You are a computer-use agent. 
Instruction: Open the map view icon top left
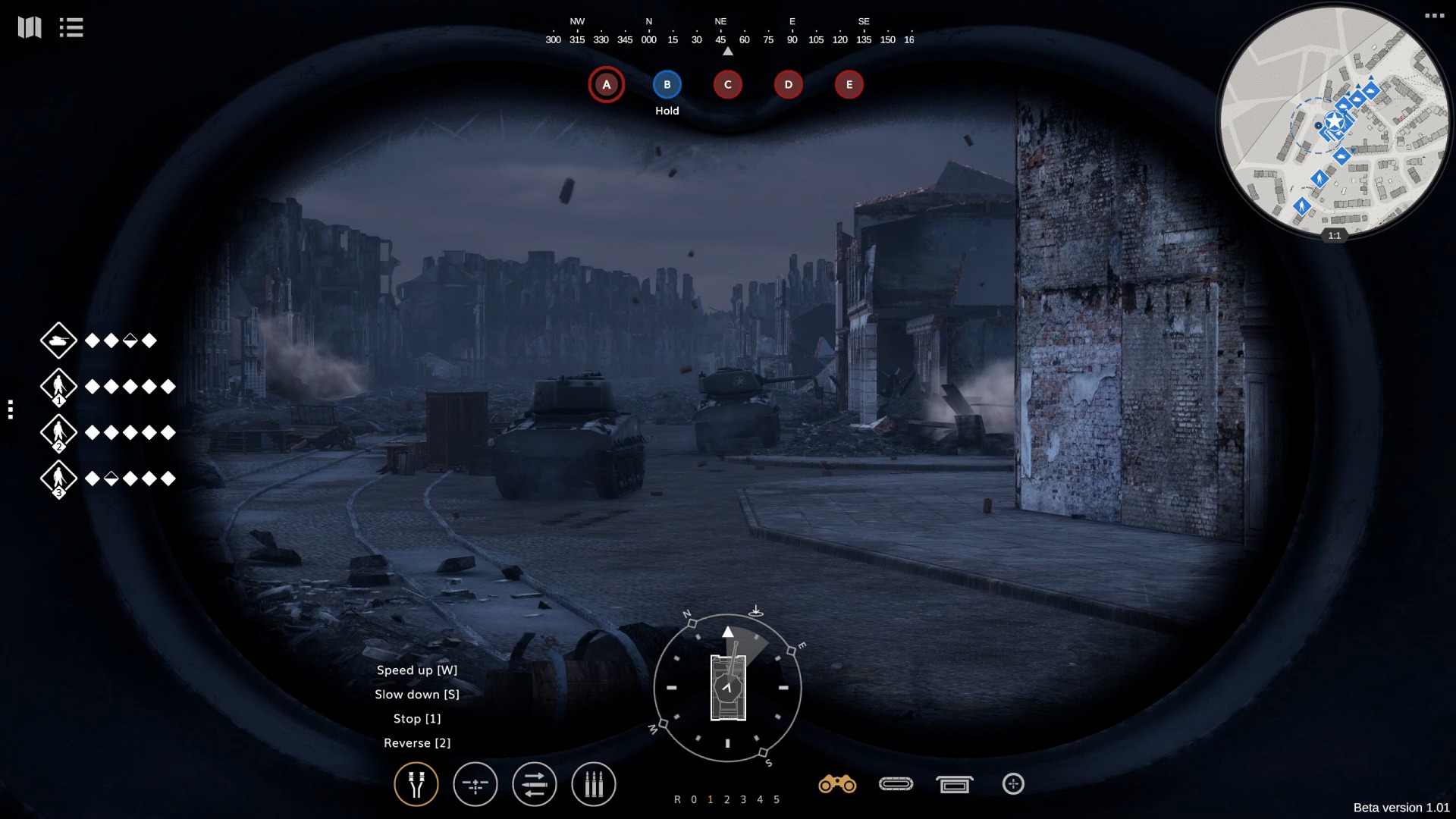pos(30,27)
